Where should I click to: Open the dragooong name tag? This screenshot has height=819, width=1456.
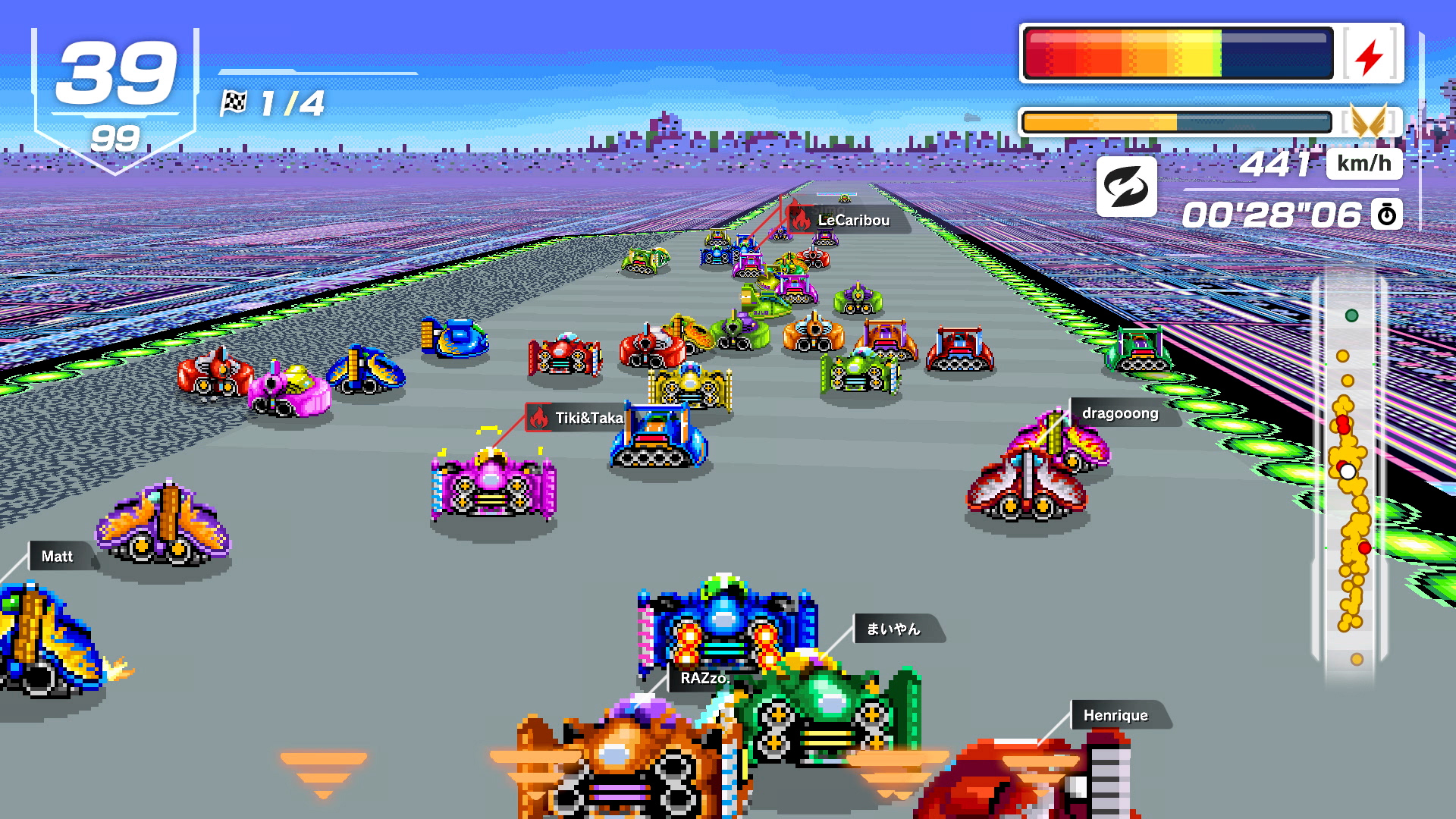point(1119,413)
